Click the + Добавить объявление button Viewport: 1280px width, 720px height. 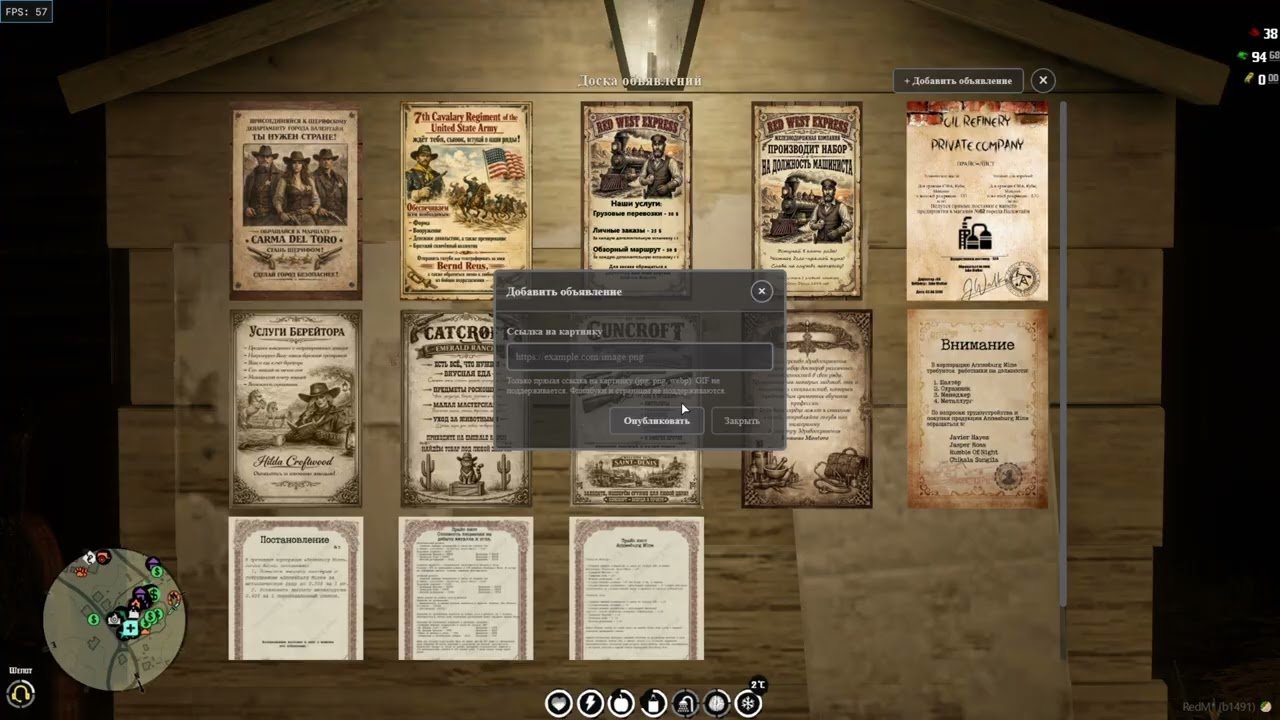(x=958, y=81)
